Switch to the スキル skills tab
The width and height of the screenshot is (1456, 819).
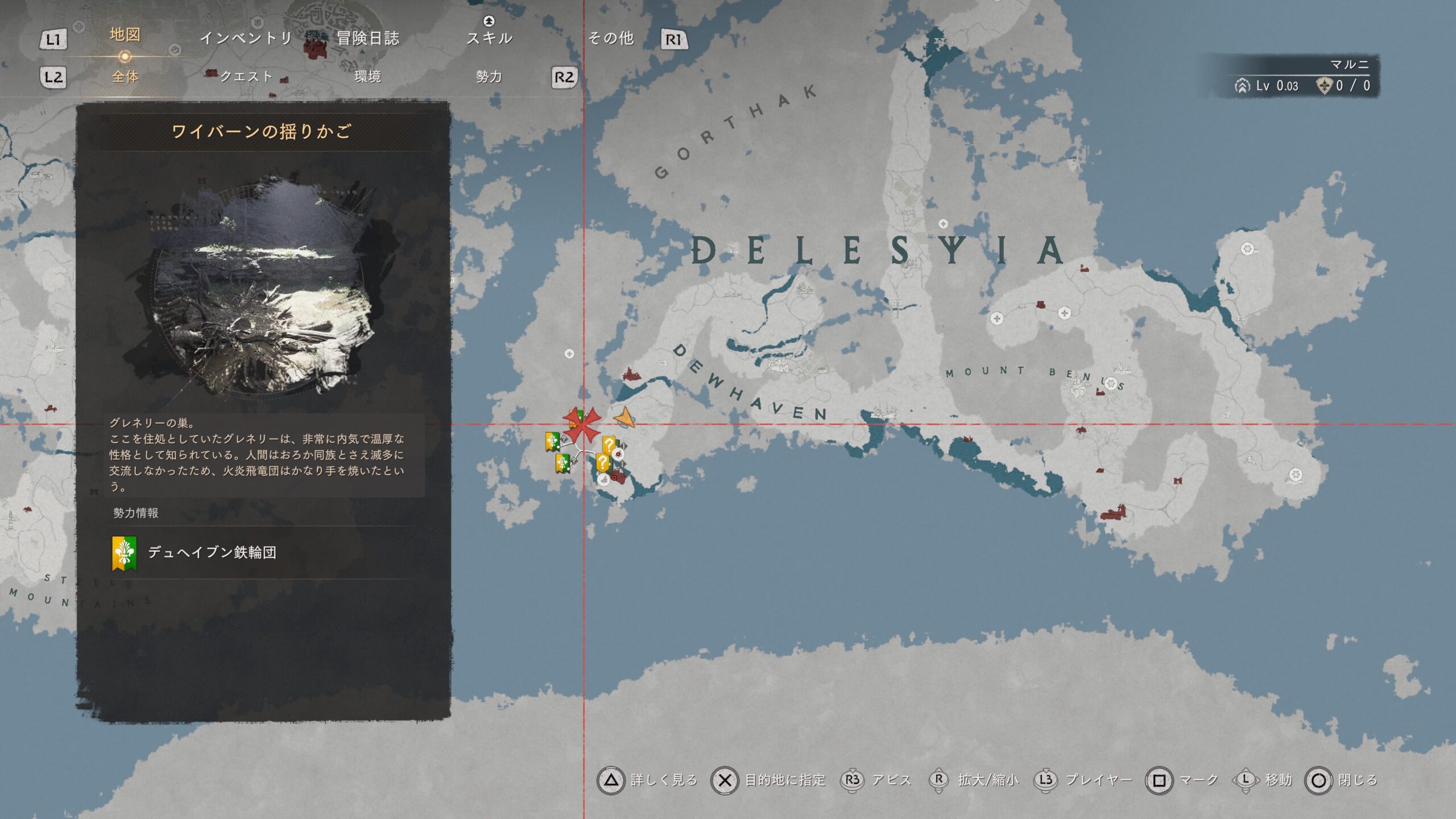pyautogui.click(x=489, y=38)
